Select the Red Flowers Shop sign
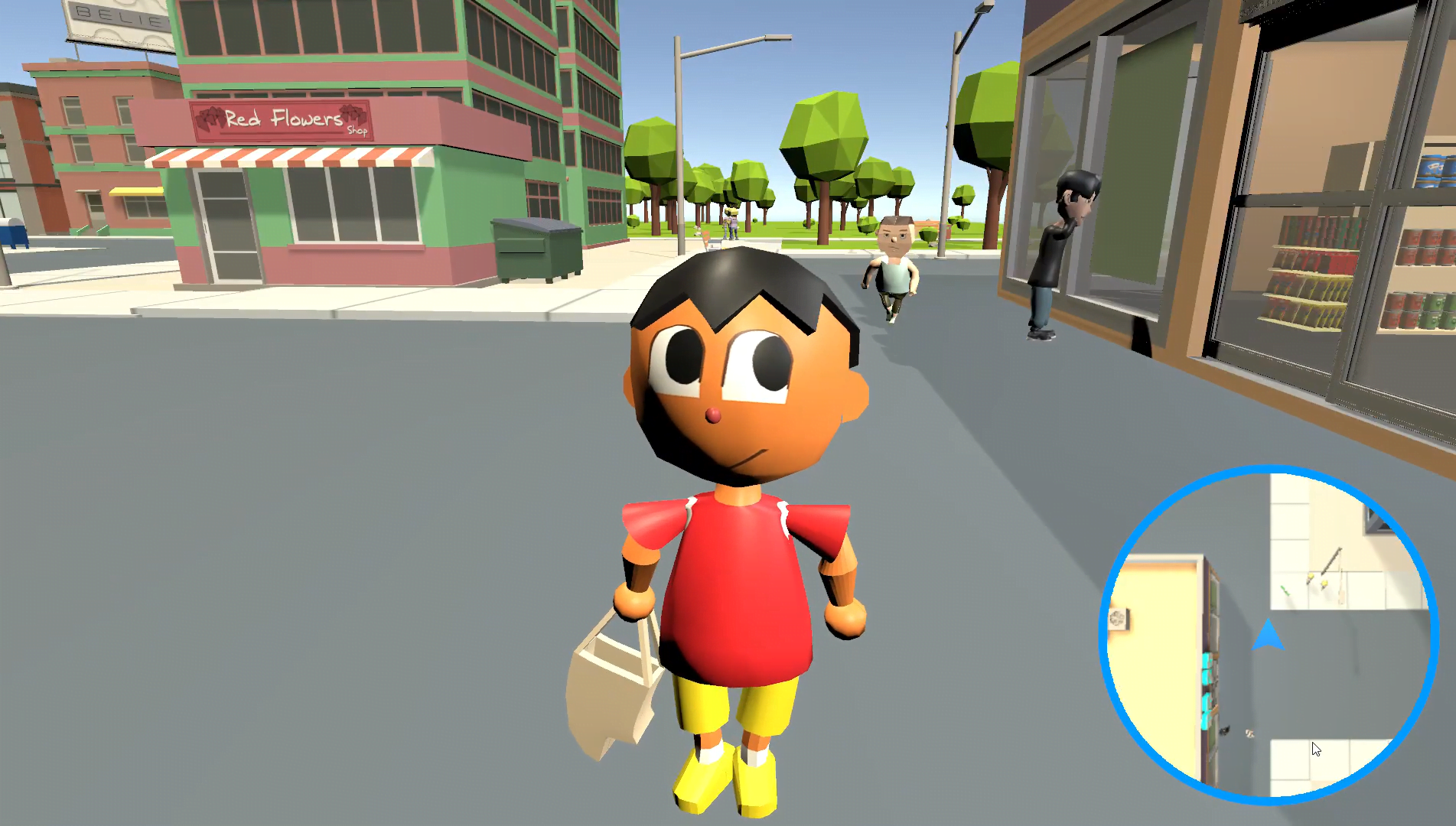 (283, 122)
